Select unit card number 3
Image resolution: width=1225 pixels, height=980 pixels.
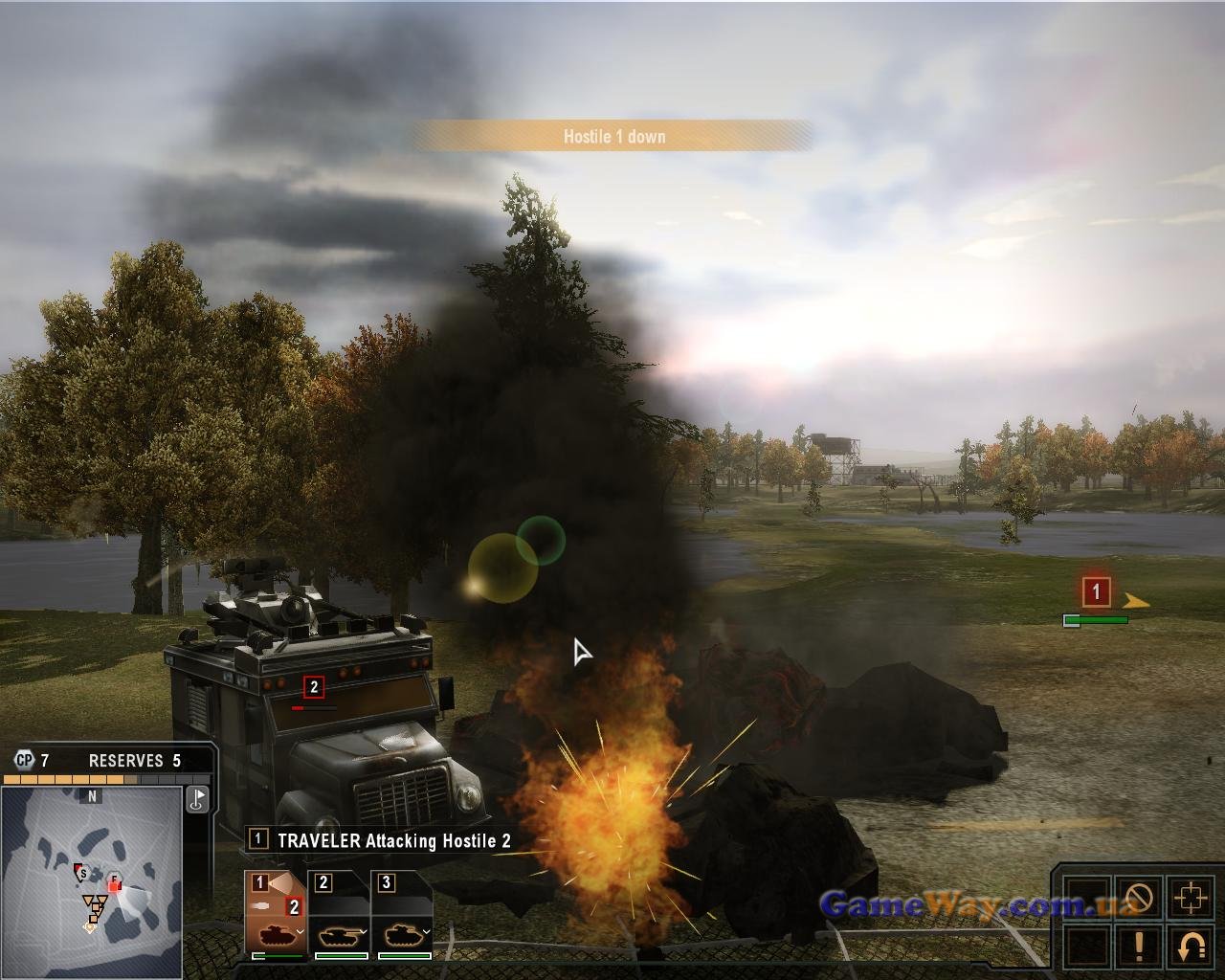coord(403,913)
